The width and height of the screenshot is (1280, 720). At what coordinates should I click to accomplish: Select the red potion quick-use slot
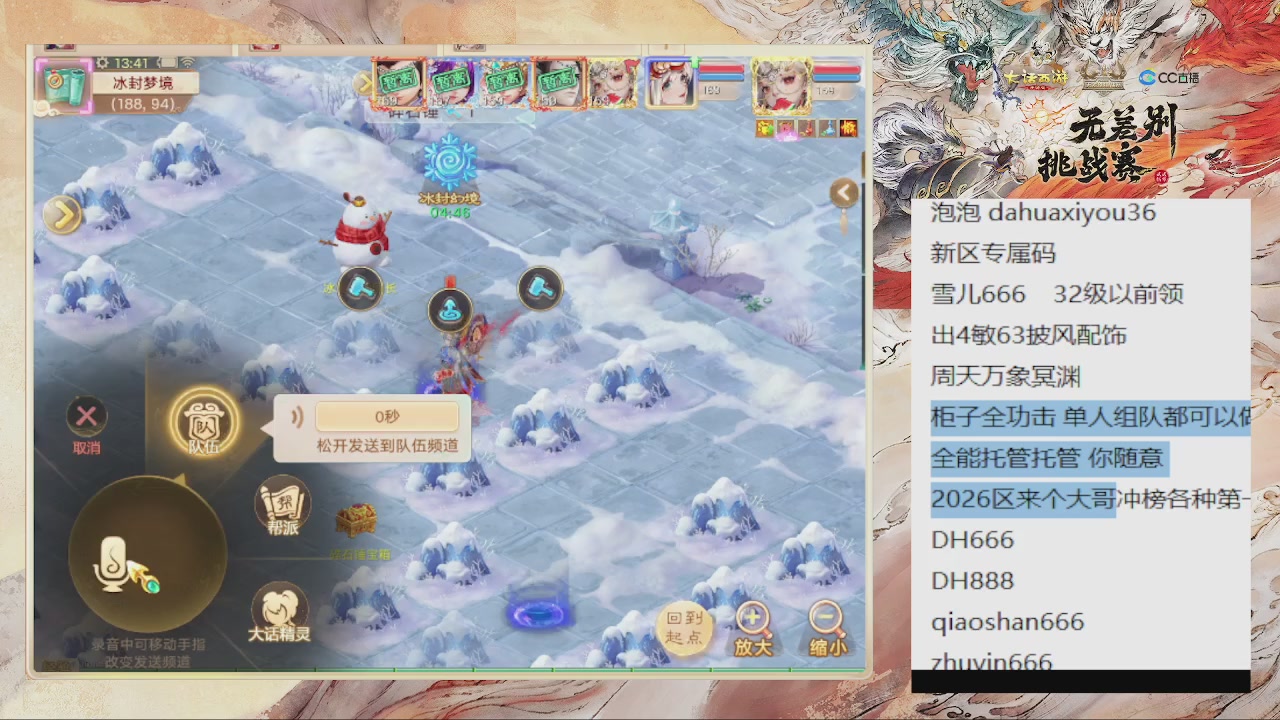[808, 127]
